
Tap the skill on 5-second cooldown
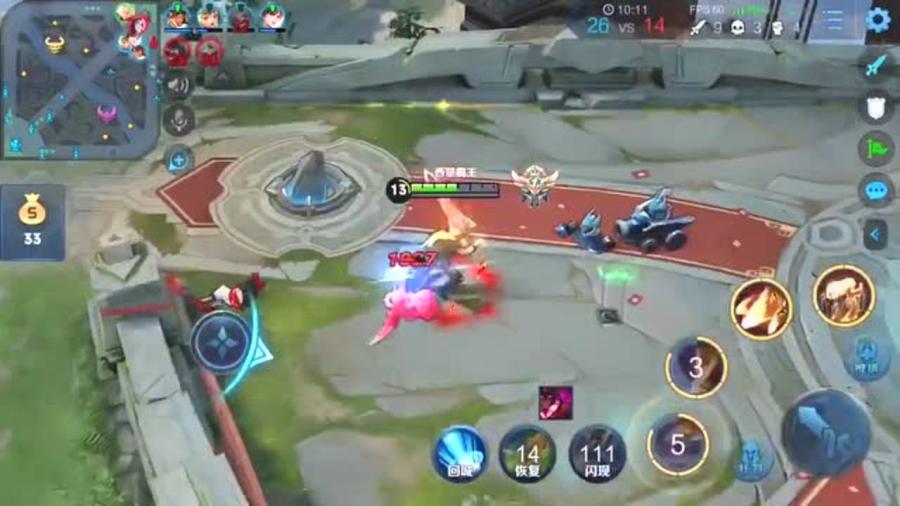point(678,443)
